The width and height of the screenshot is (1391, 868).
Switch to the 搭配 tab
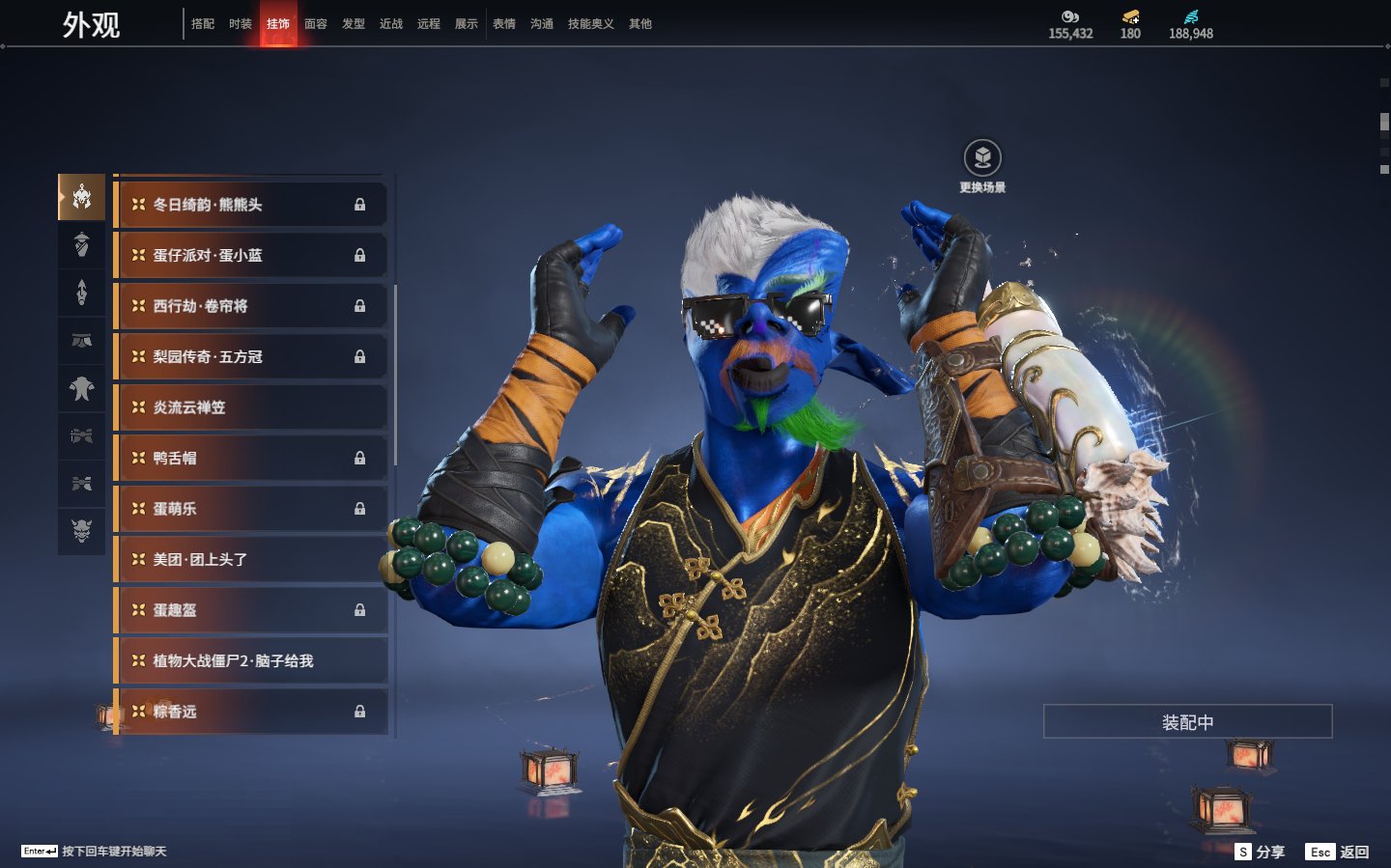203,24
